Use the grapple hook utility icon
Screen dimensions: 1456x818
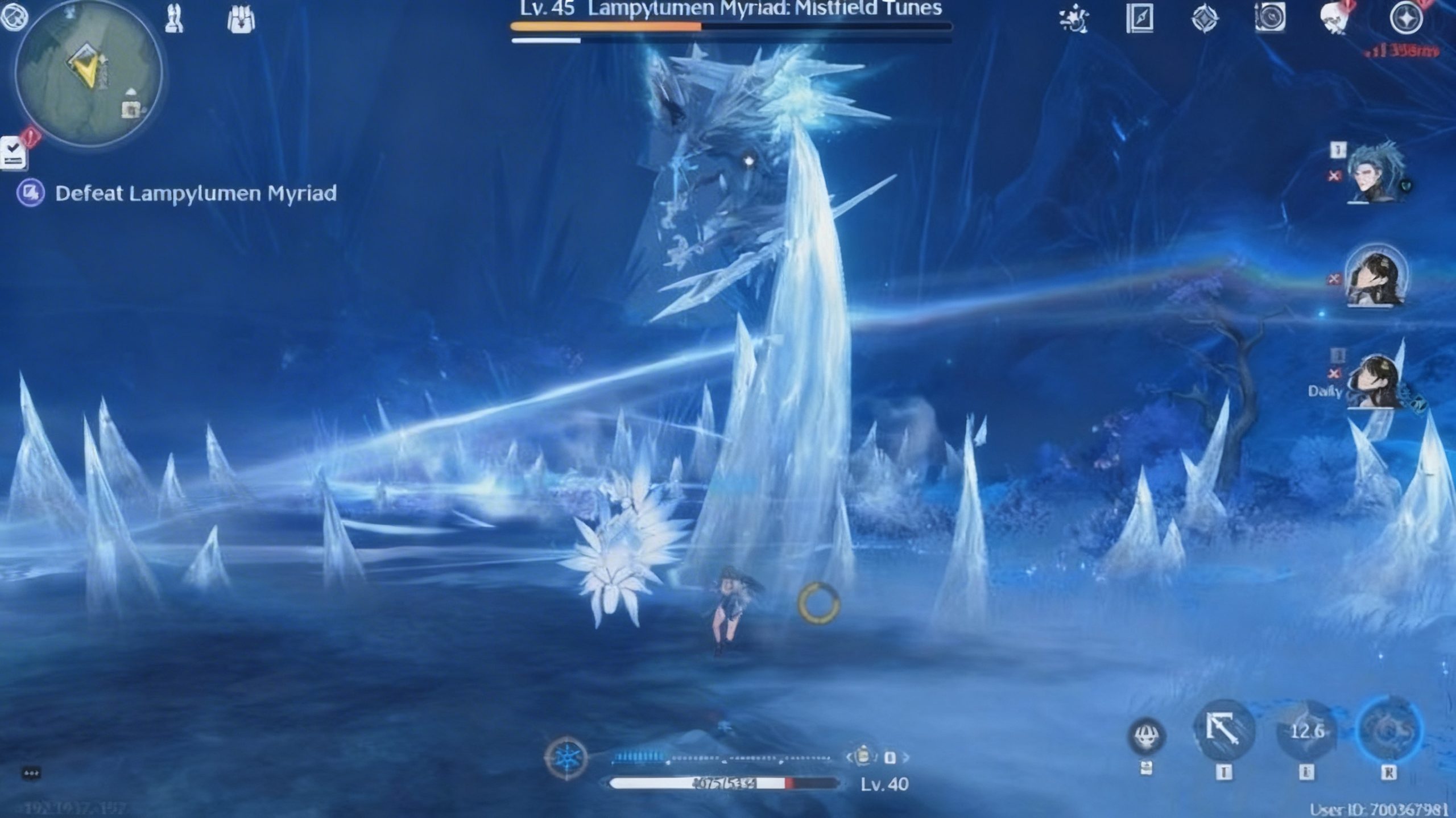click(x=1224, y=730)
